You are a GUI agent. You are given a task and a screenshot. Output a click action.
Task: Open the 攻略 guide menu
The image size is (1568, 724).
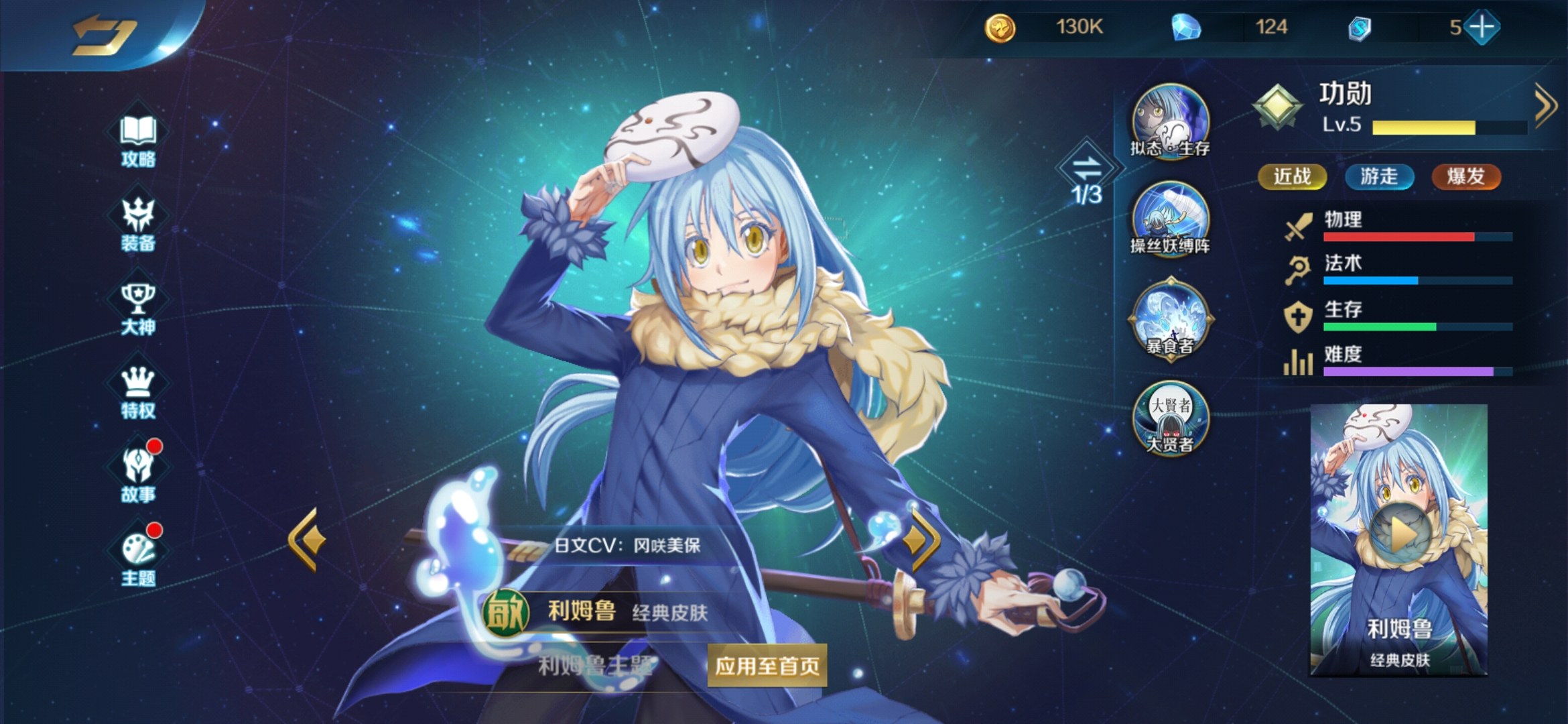[138, 139]
